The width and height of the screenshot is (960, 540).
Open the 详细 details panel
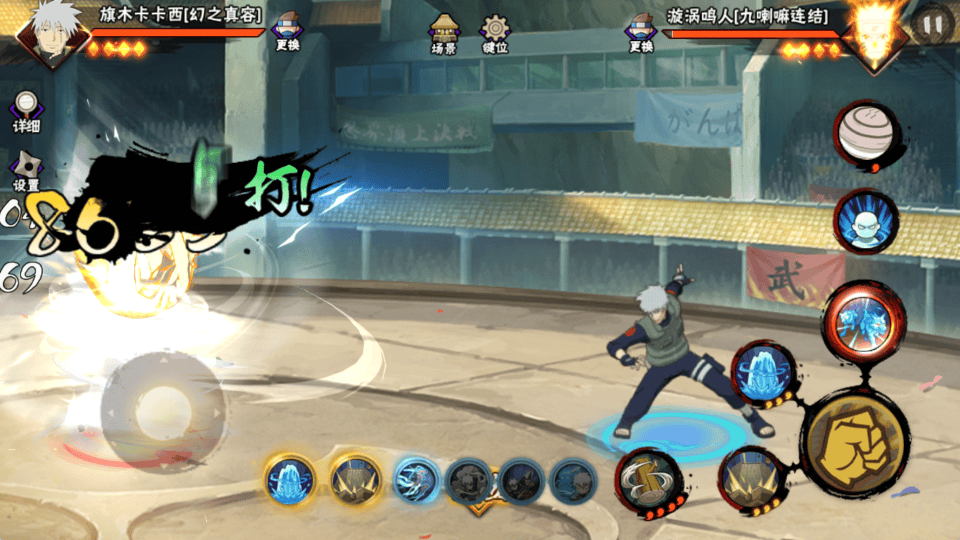click(x=26, y=112)
